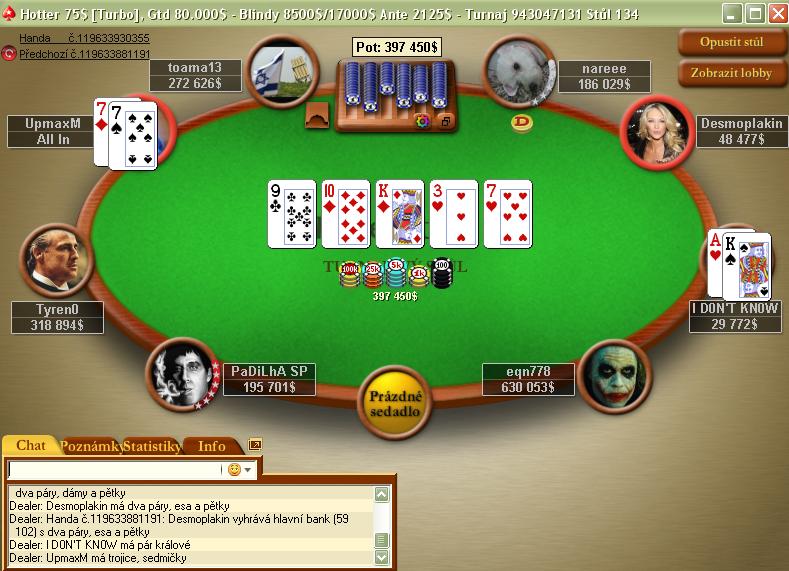Click the Opustit stůl button
Image resolution: width=789 pixels, height=571 pixels.
[x=731, y=43]
